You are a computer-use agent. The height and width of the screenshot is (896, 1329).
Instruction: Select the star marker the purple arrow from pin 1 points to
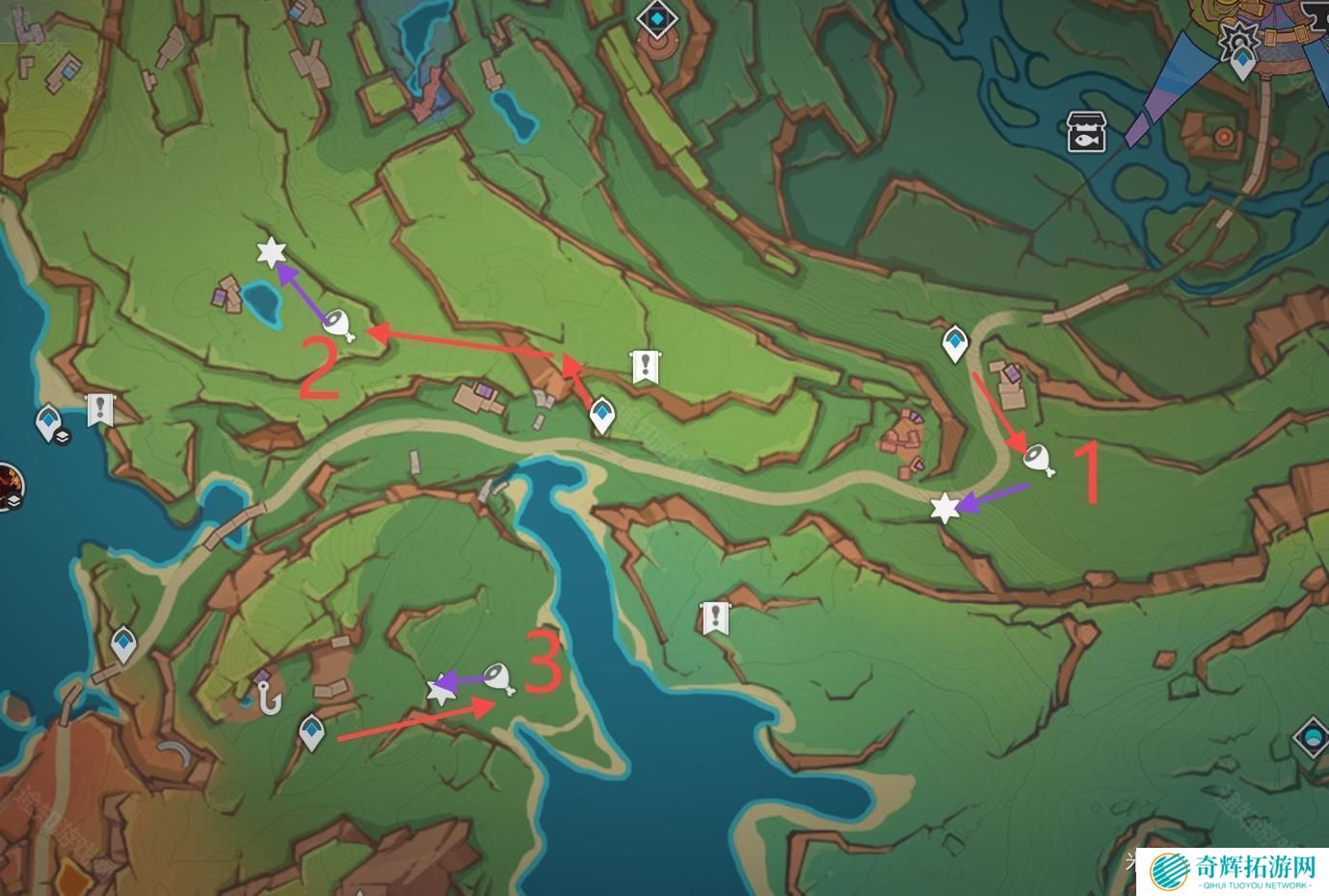click(x=944, y=508)
